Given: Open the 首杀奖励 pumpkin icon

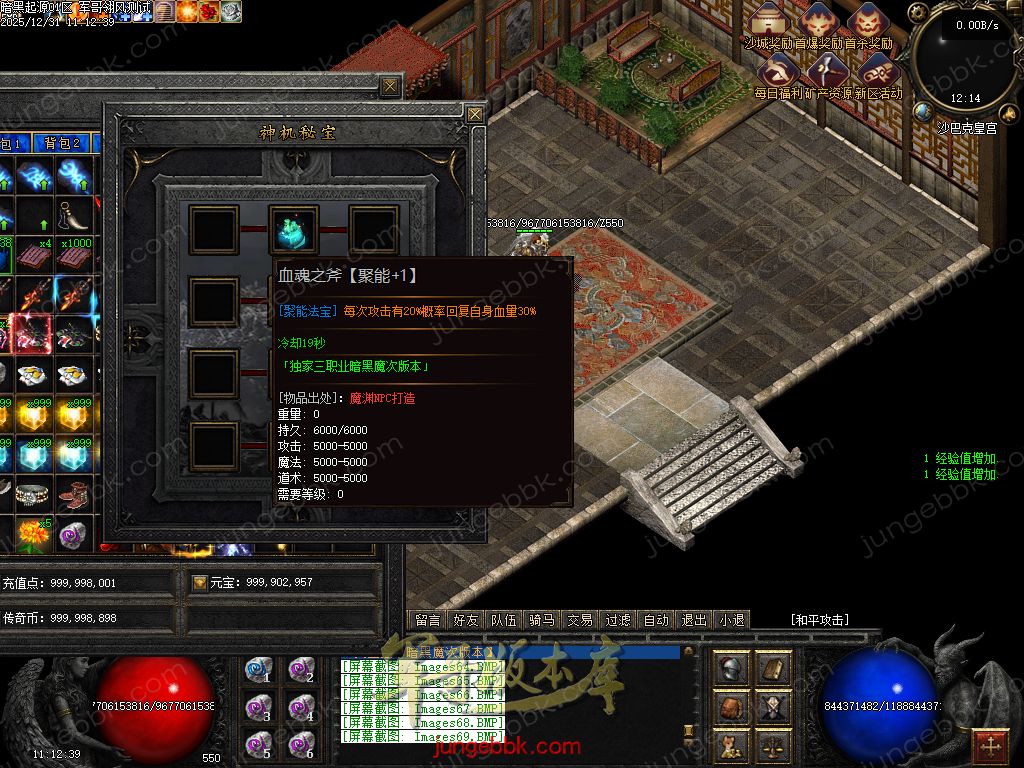Looking at the screenshot, I should click(x=867, y=23).
